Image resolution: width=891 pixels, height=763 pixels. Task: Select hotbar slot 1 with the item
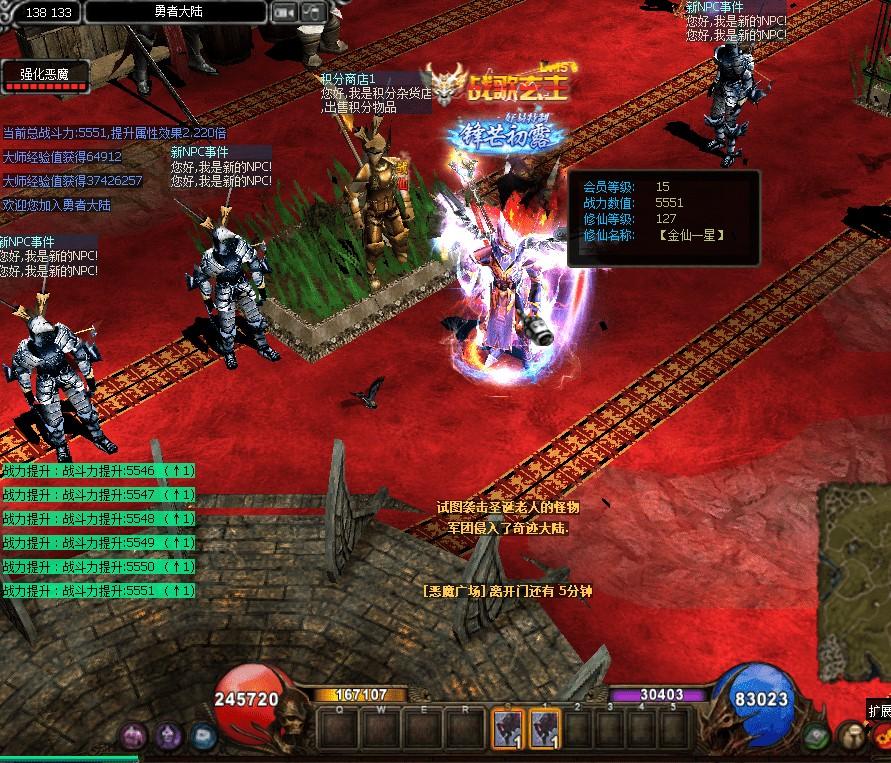545,729
